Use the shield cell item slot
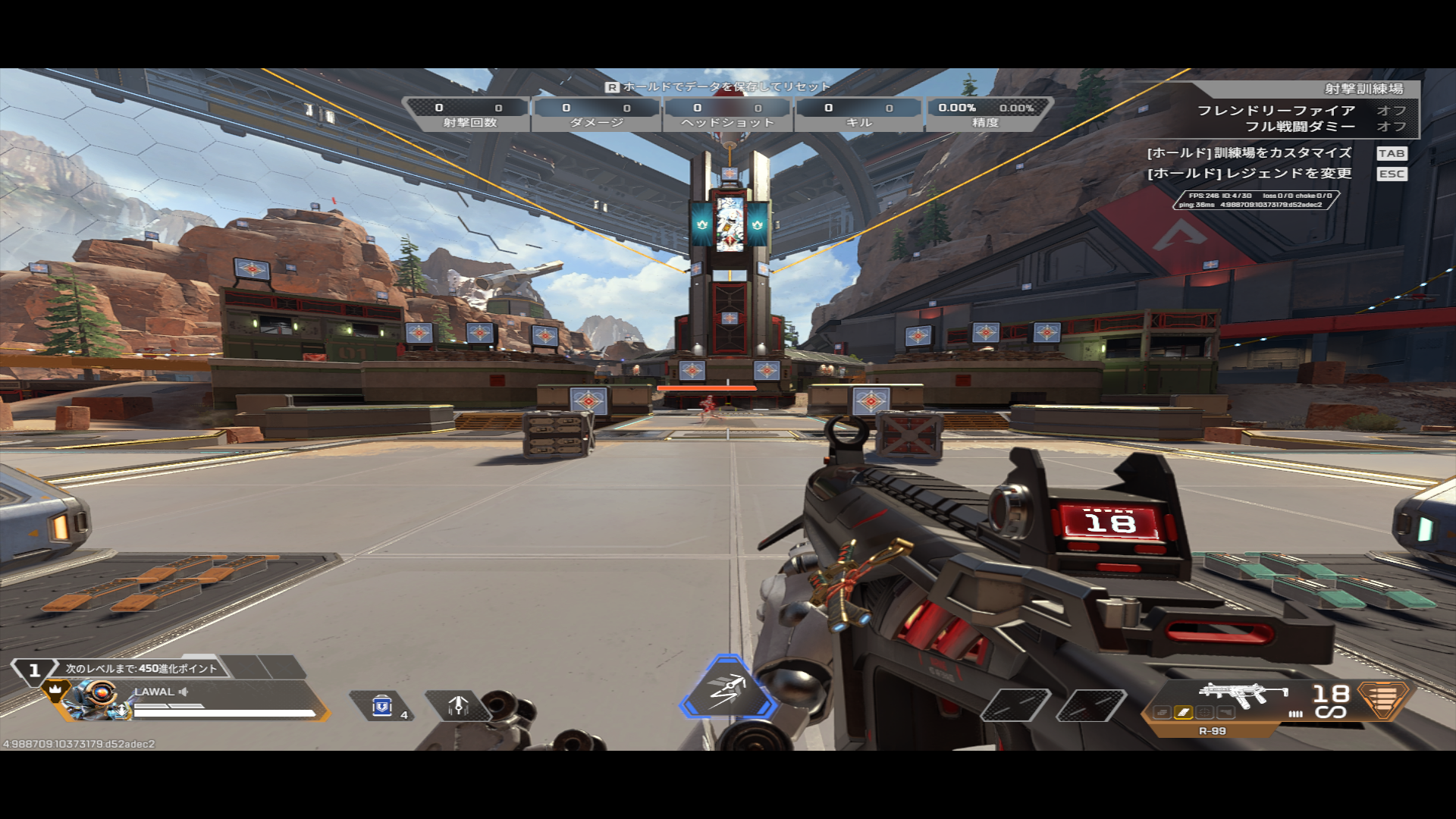The height and width of the screenshot is (819, 1456). coord(382,706)
